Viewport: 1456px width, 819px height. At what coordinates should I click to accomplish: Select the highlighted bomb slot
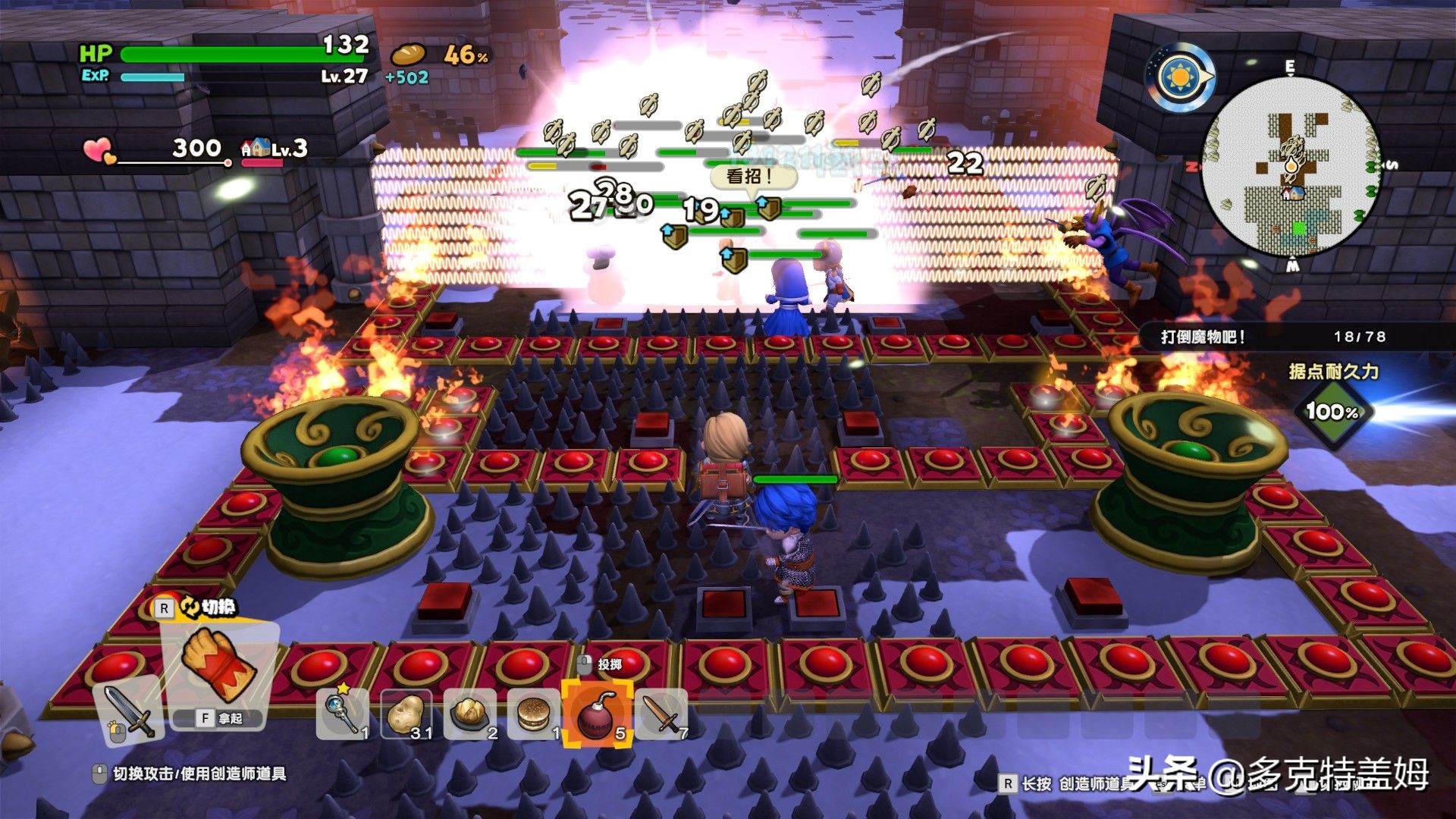click(x=598, y=715)
